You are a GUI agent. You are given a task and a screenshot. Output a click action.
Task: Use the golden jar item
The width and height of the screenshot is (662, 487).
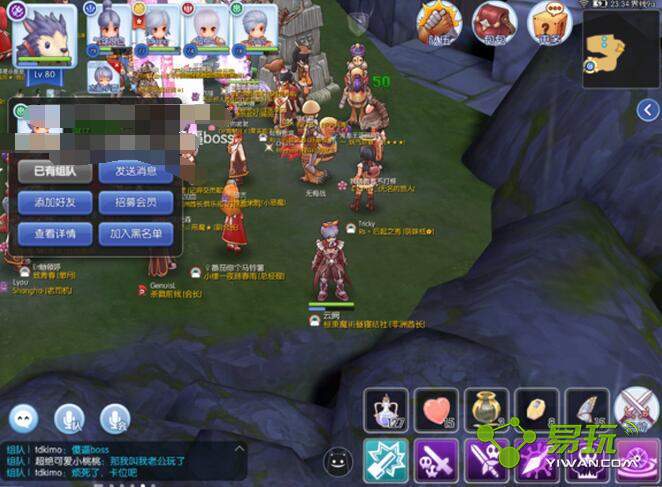pos(486,410)
